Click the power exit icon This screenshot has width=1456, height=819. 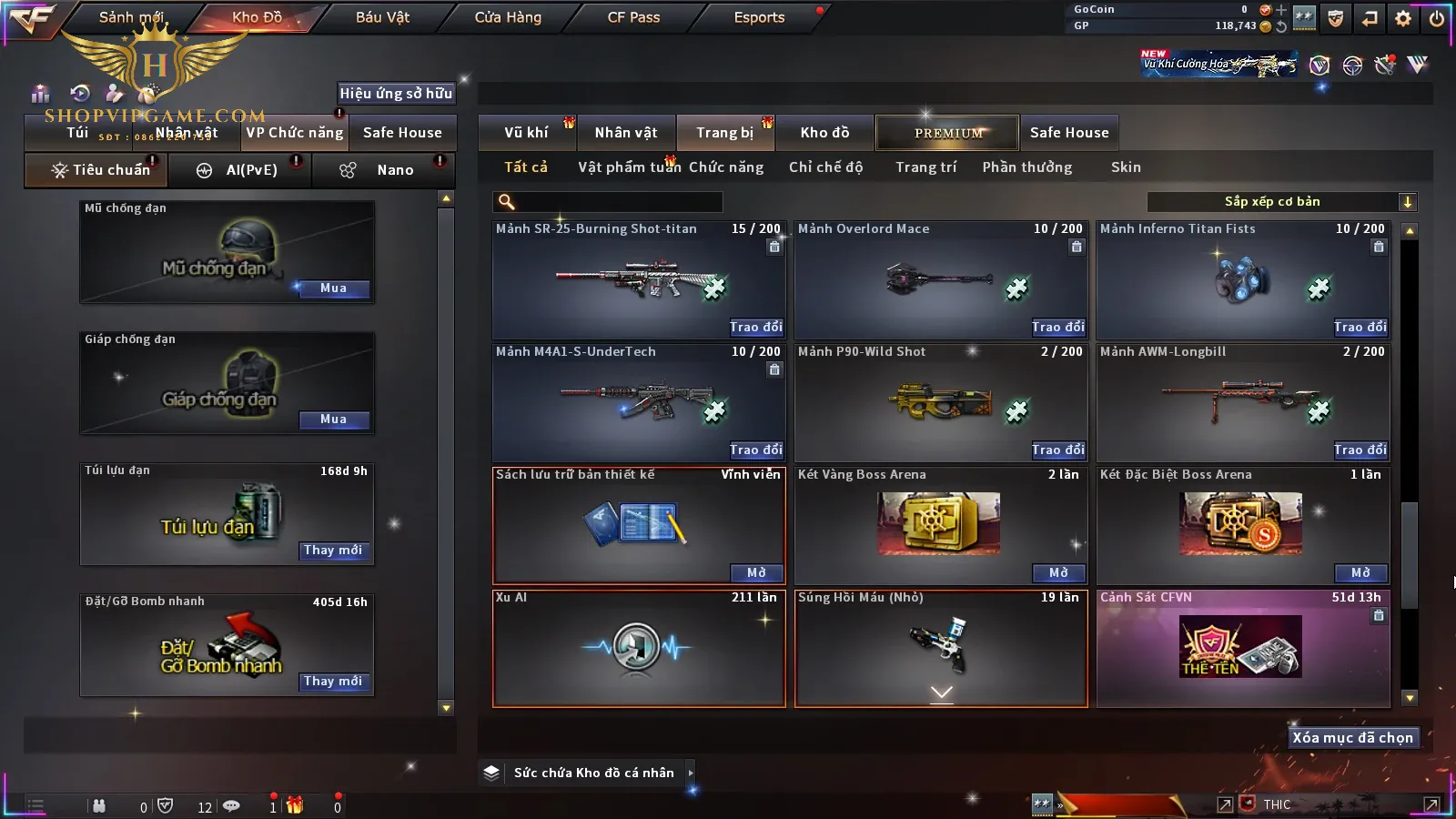1437,17
